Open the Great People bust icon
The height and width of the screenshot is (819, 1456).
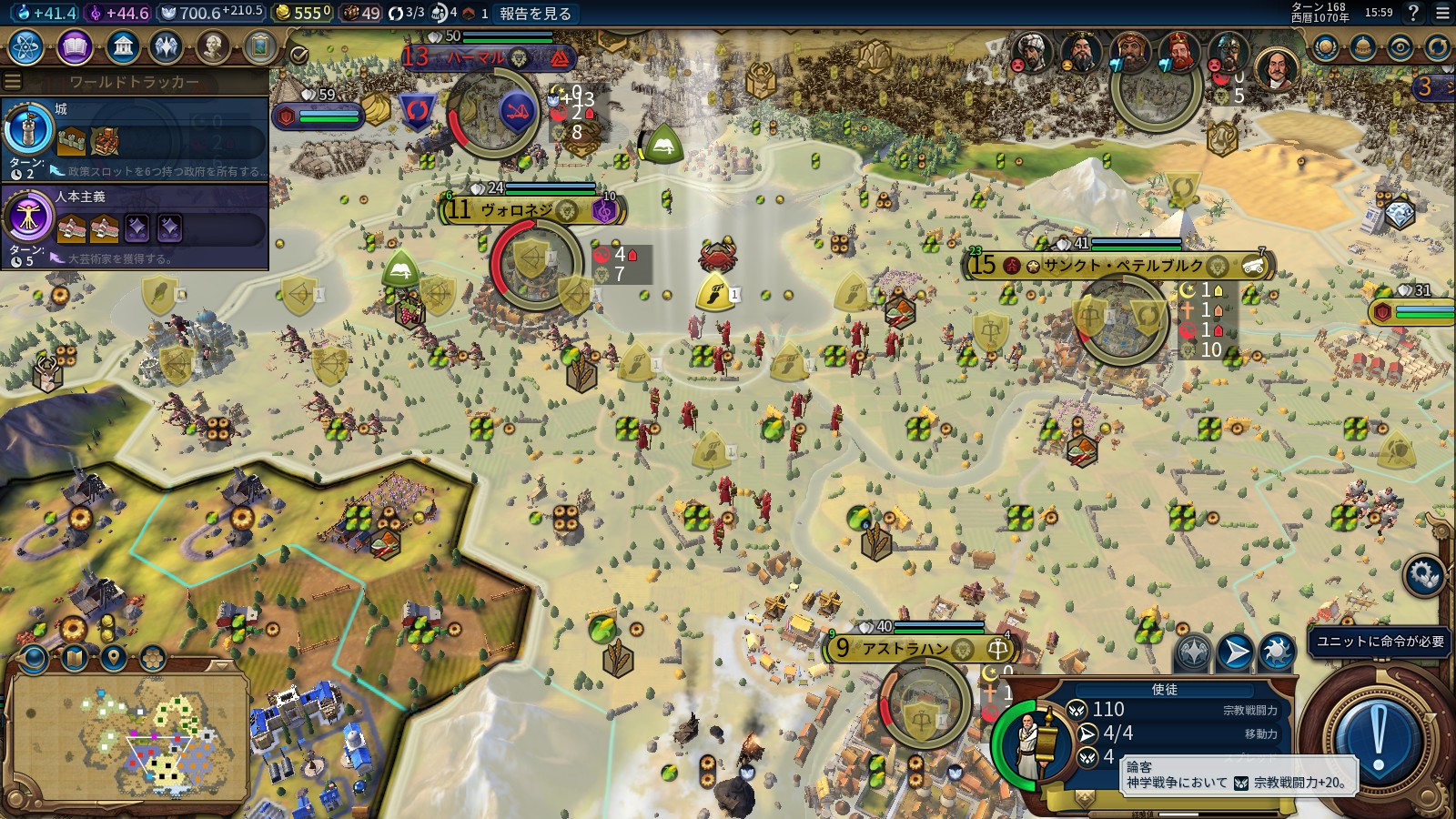tap(212, 47)
